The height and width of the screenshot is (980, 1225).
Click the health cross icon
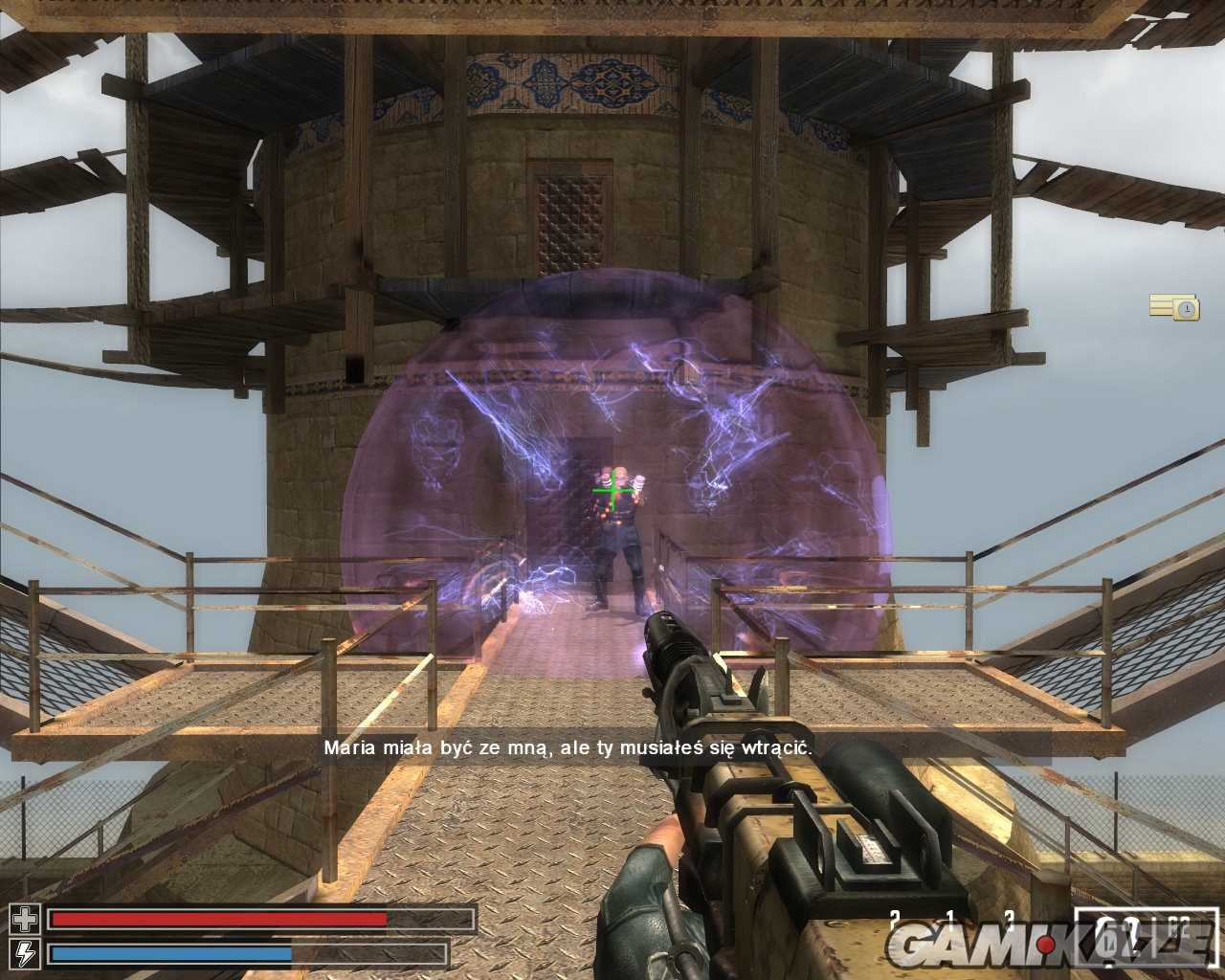click(x=25, y=921)
